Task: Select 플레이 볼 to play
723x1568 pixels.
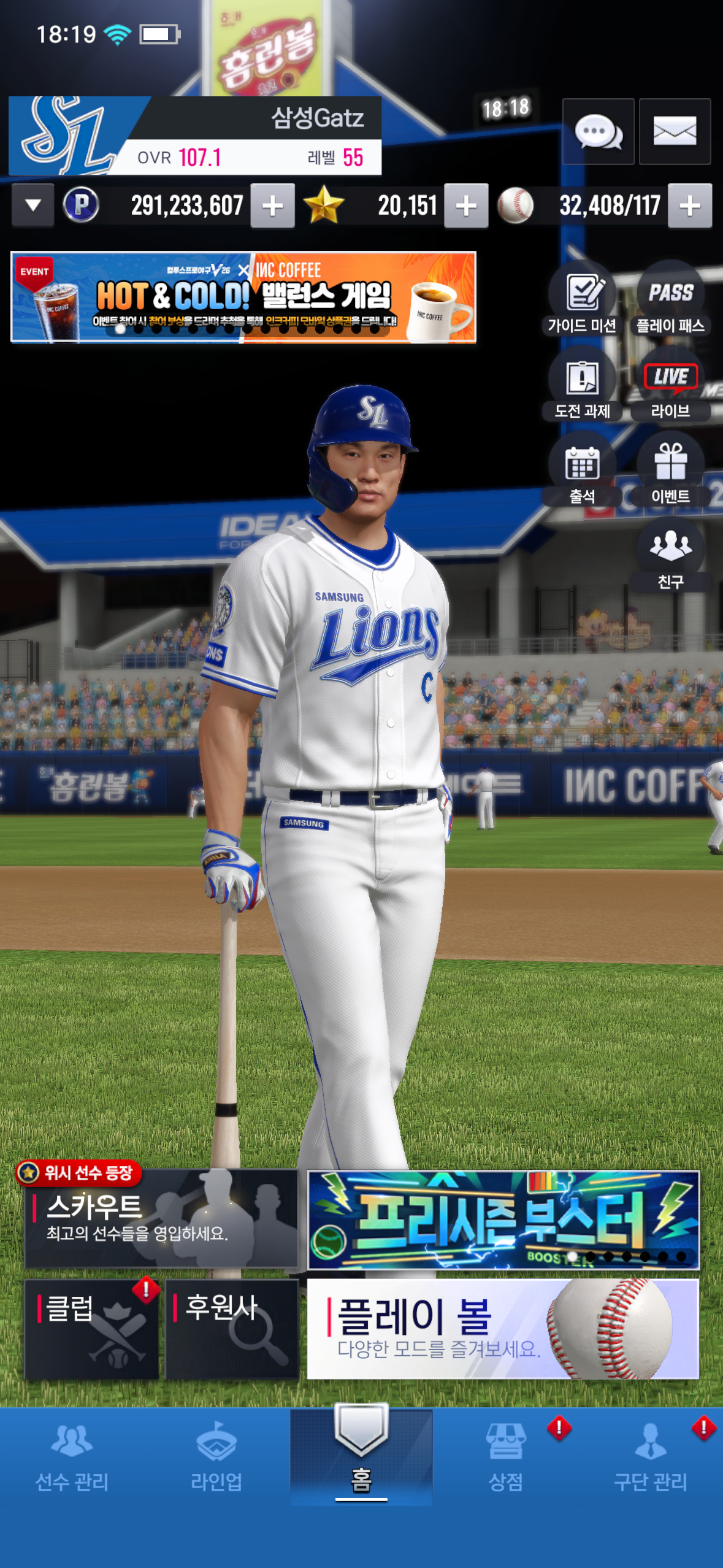Action: pos(503,1329)
